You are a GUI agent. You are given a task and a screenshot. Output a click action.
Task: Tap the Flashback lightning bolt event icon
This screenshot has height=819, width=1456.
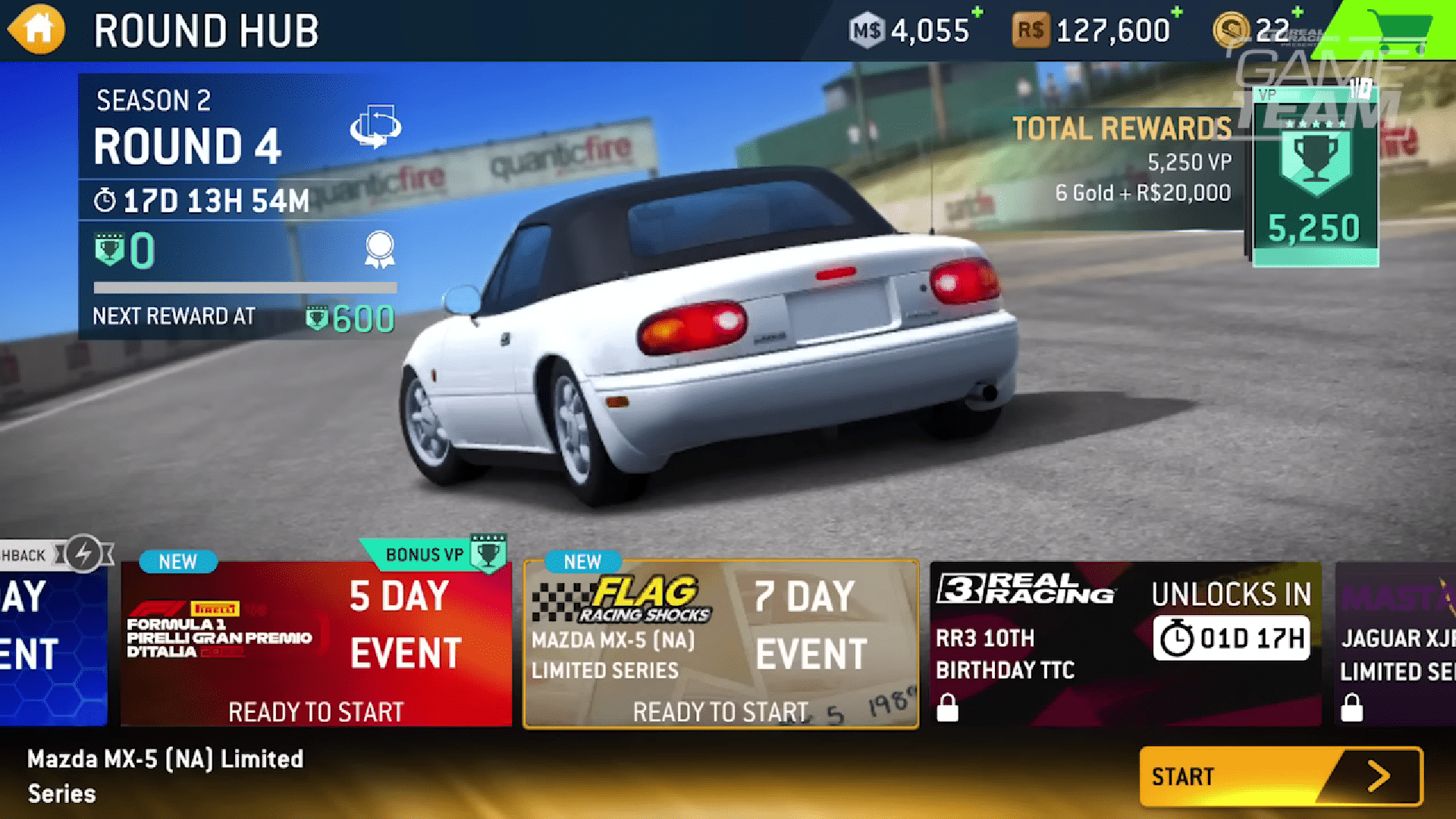pos(83,554)
